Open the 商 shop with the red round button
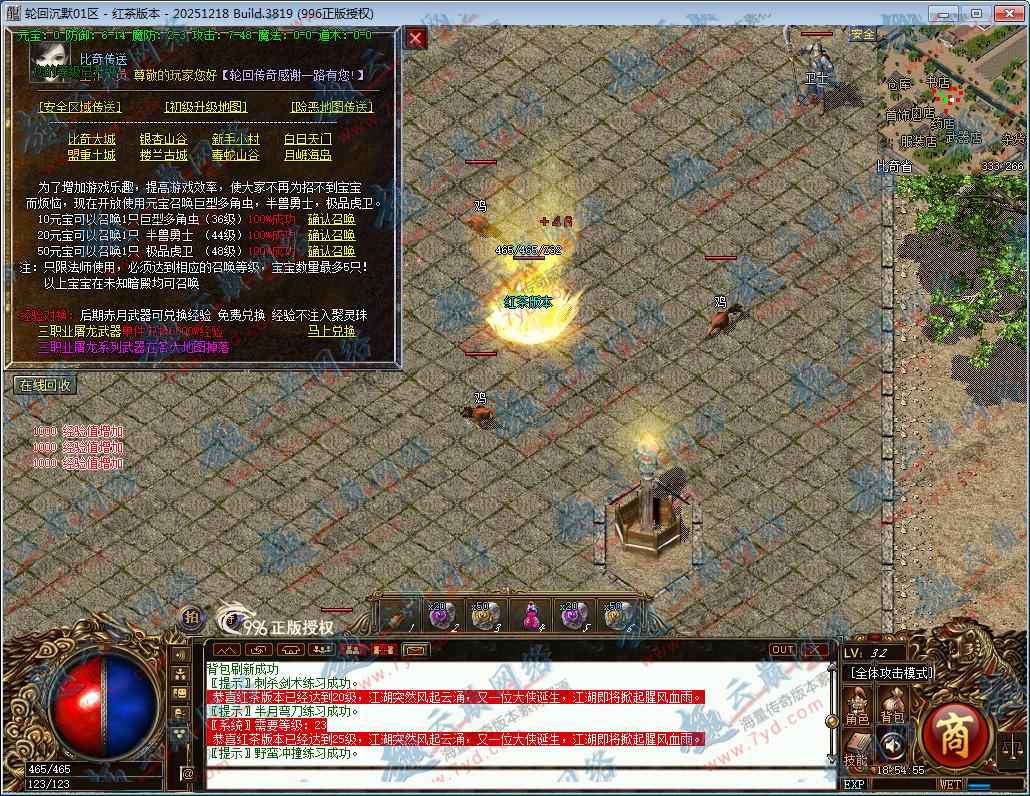1030x796 pixels. pyautogui.click(x=953, y=738)
